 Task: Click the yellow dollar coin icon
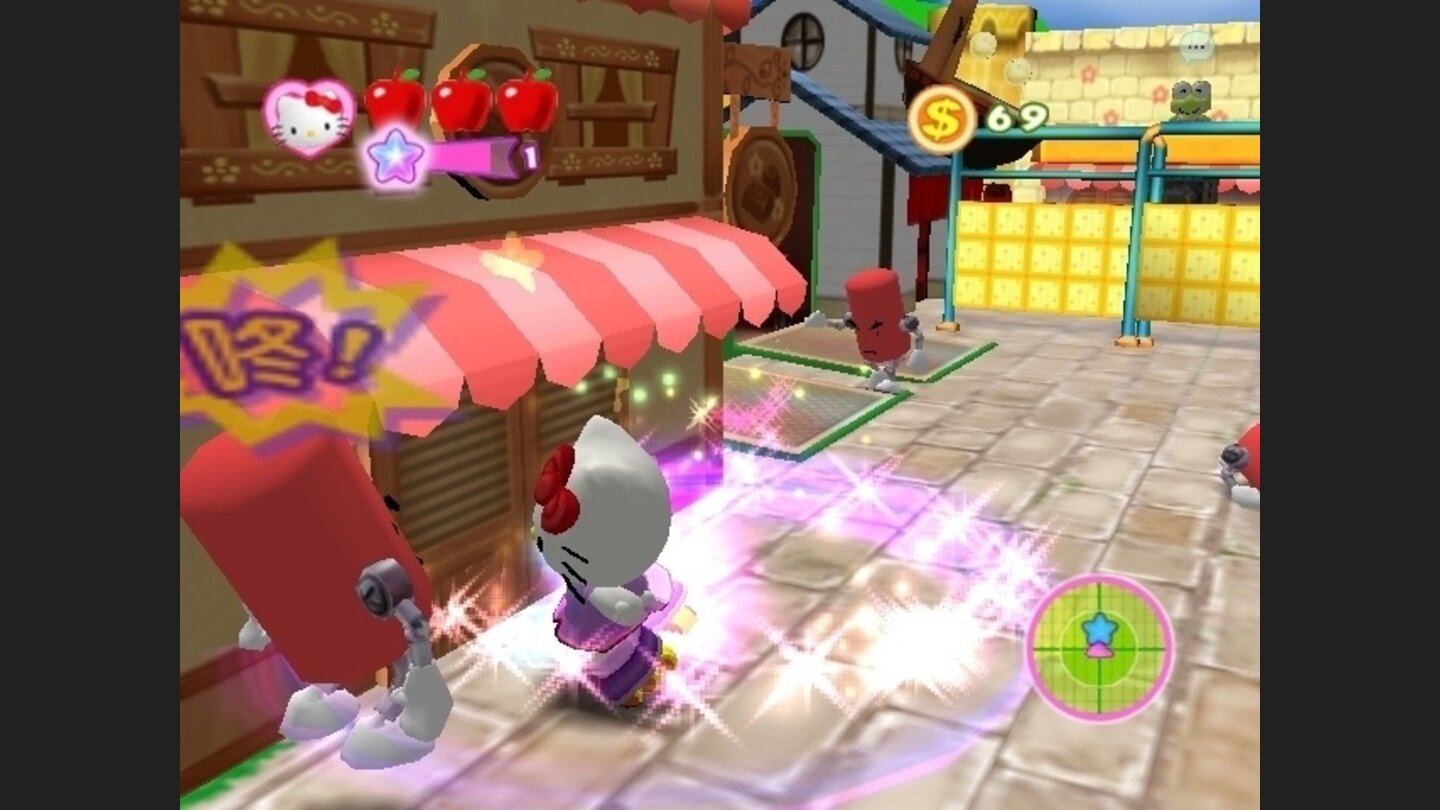click(x=941, y=120)
